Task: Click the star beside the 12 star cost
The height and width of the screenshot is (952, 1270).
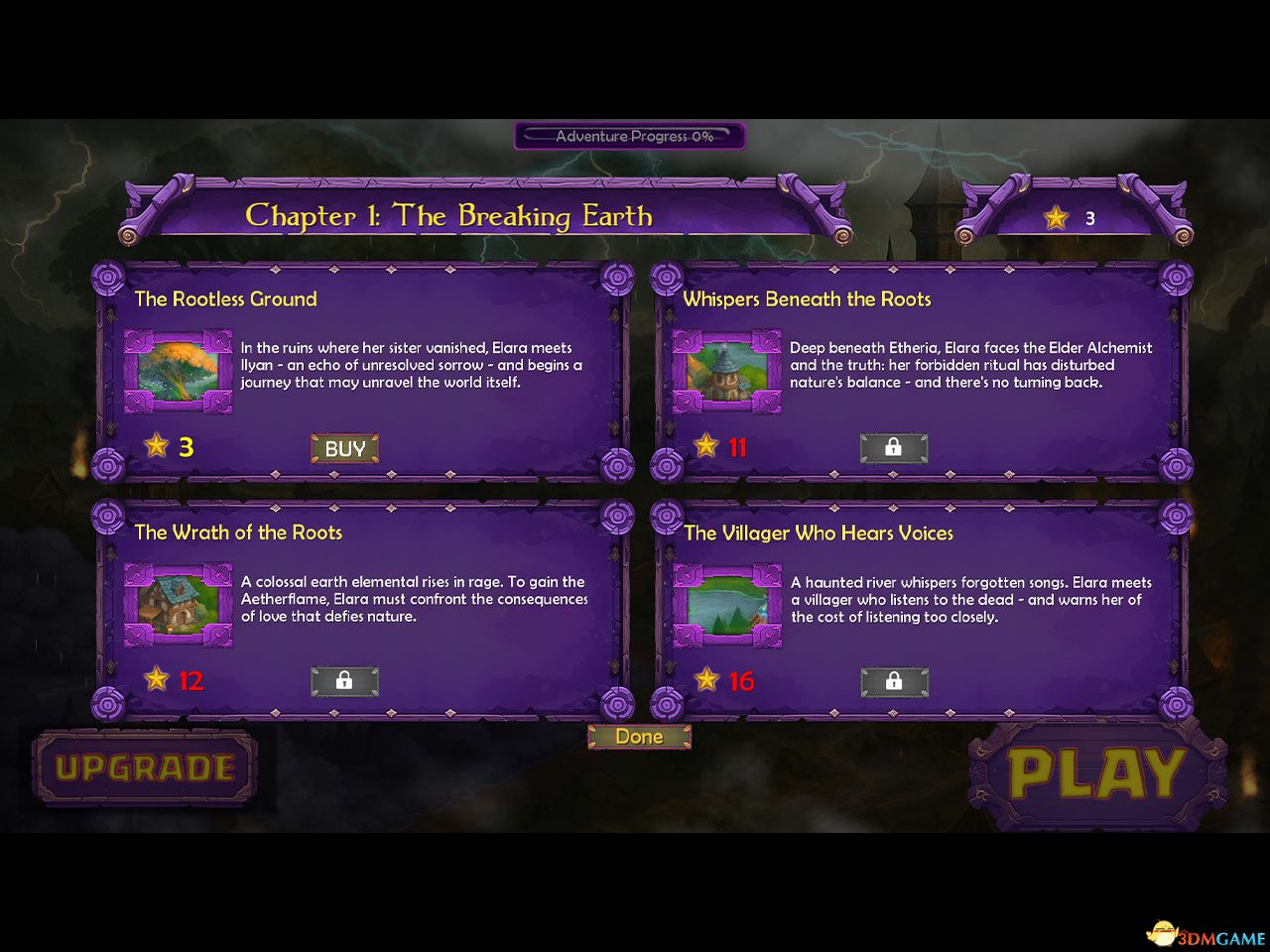Action: (x=157, y=680)
